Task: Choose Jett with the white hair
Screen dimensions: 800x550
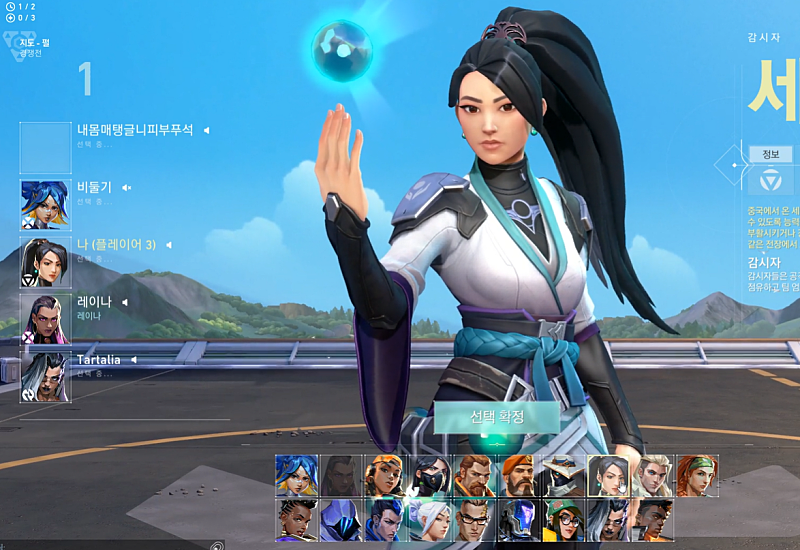Action: tap(427, 520)
